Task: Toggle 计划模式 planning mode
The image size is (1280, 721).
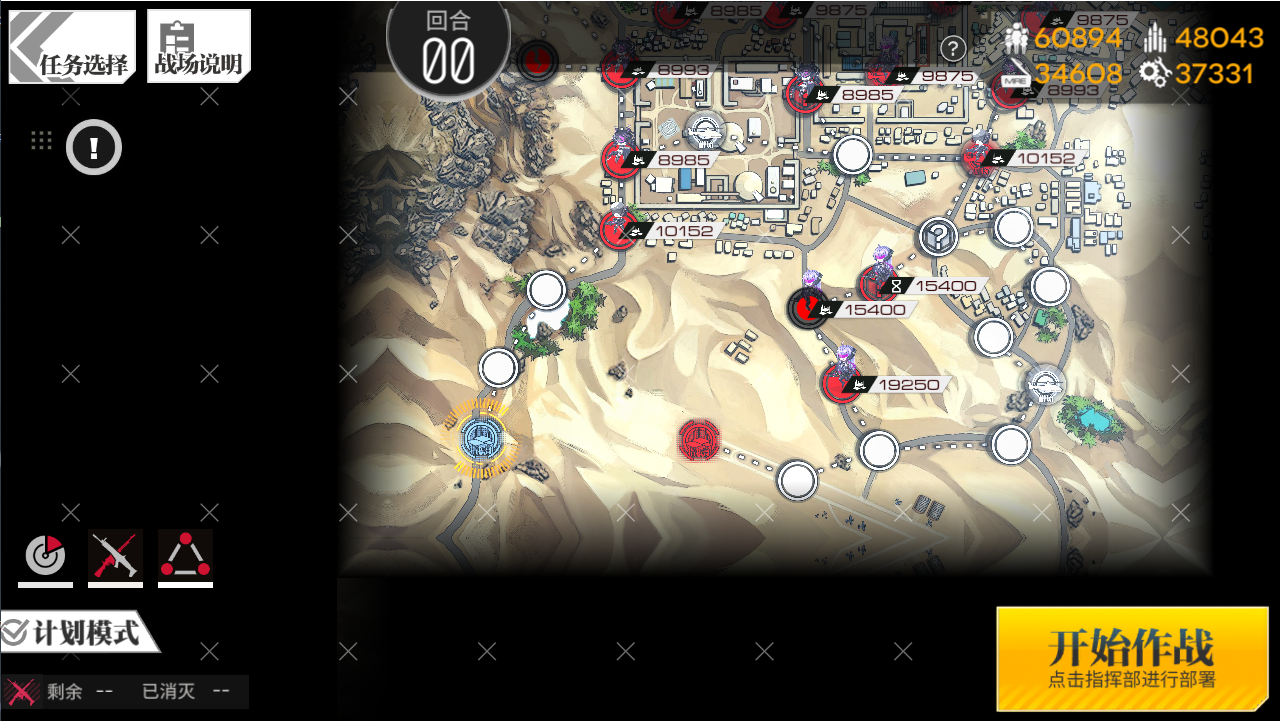Action: tap(78, 633)
